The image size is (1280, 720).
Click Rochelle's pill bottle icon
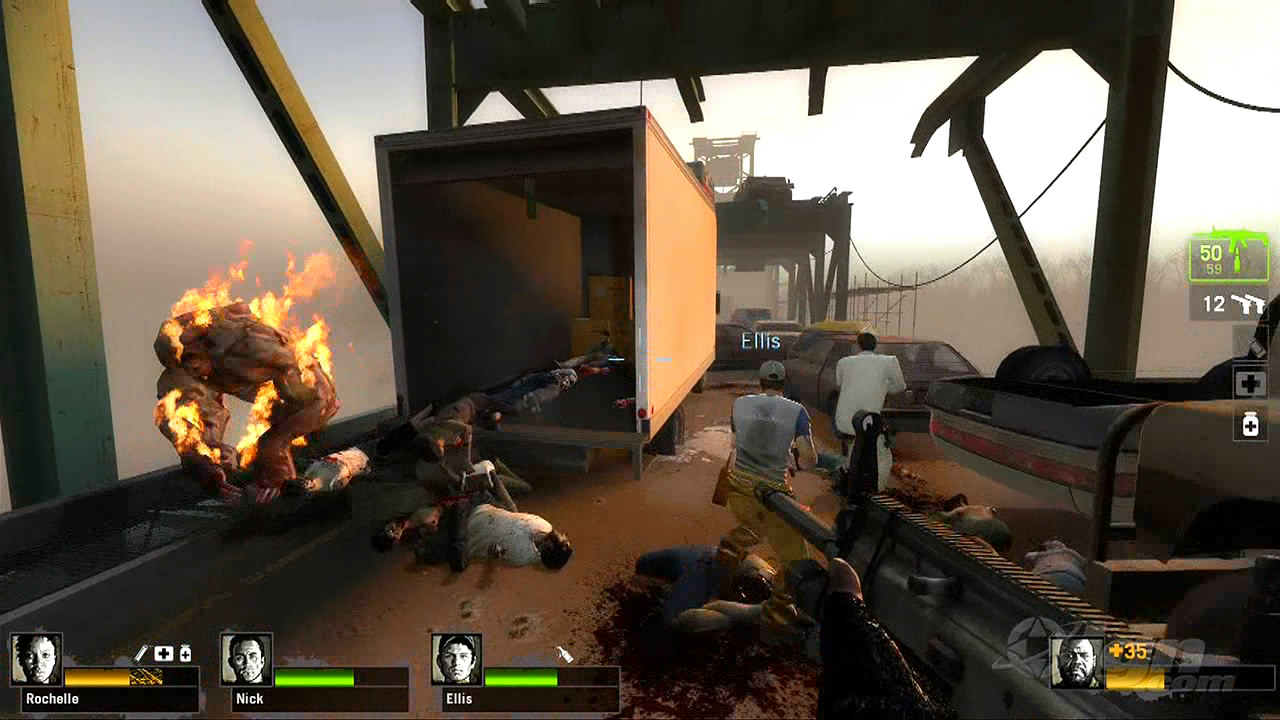click(185, 653)
